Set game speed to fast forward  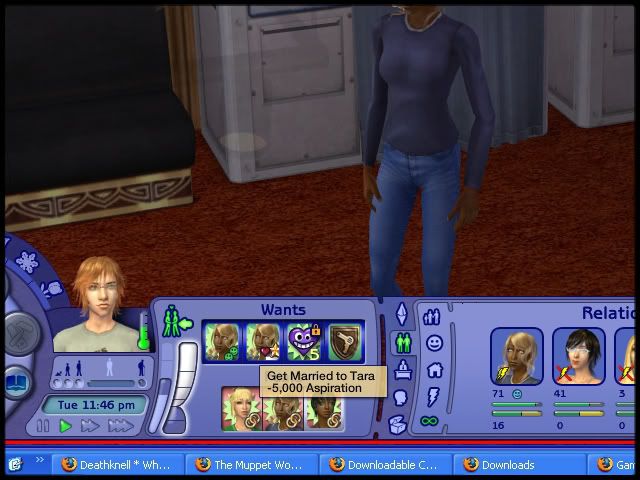pyautogui.click(x=90, y=426)
